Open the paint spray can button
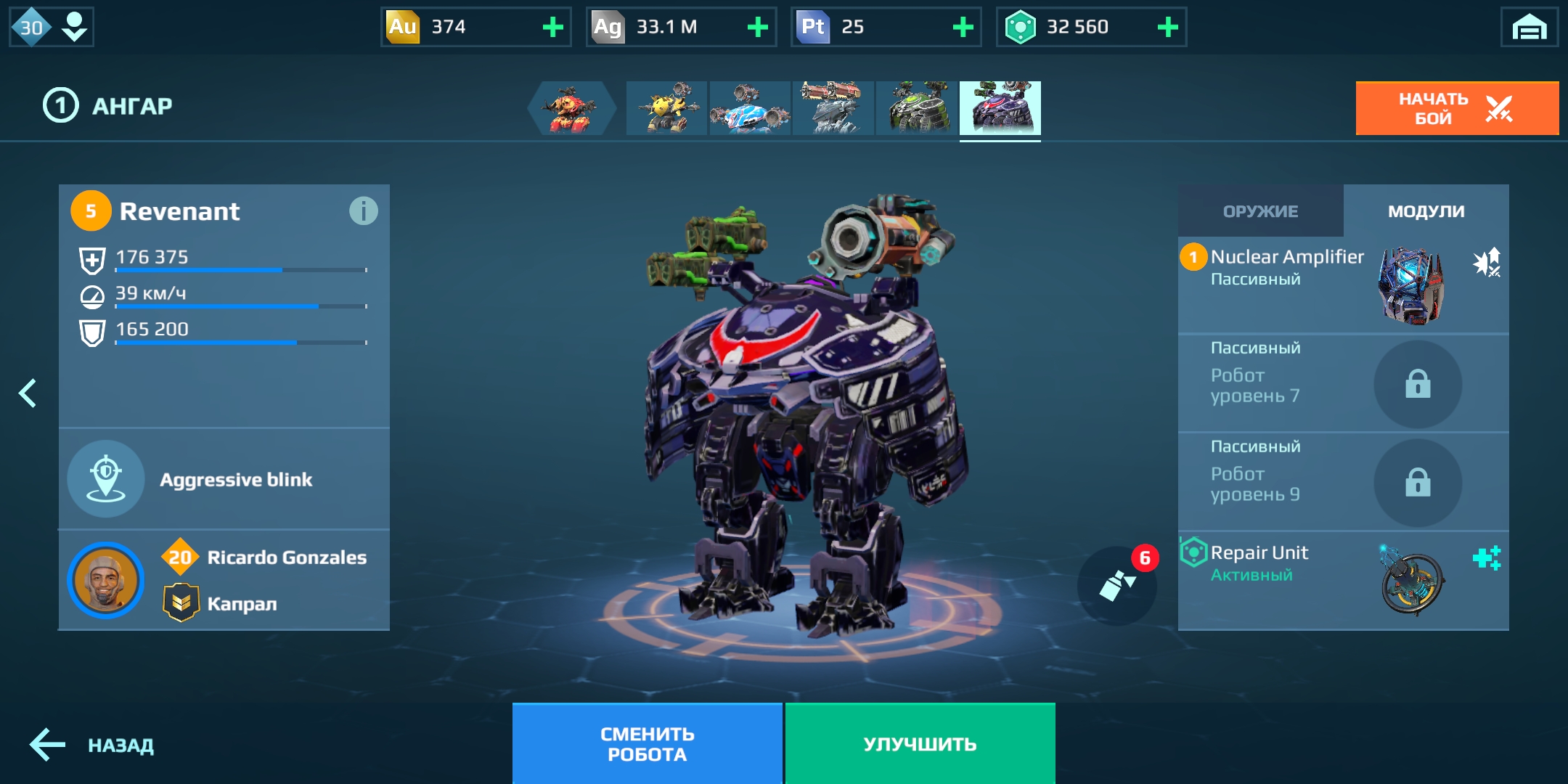The width and height of the screenshot is (1568, 784). (x=1116, y=586)
